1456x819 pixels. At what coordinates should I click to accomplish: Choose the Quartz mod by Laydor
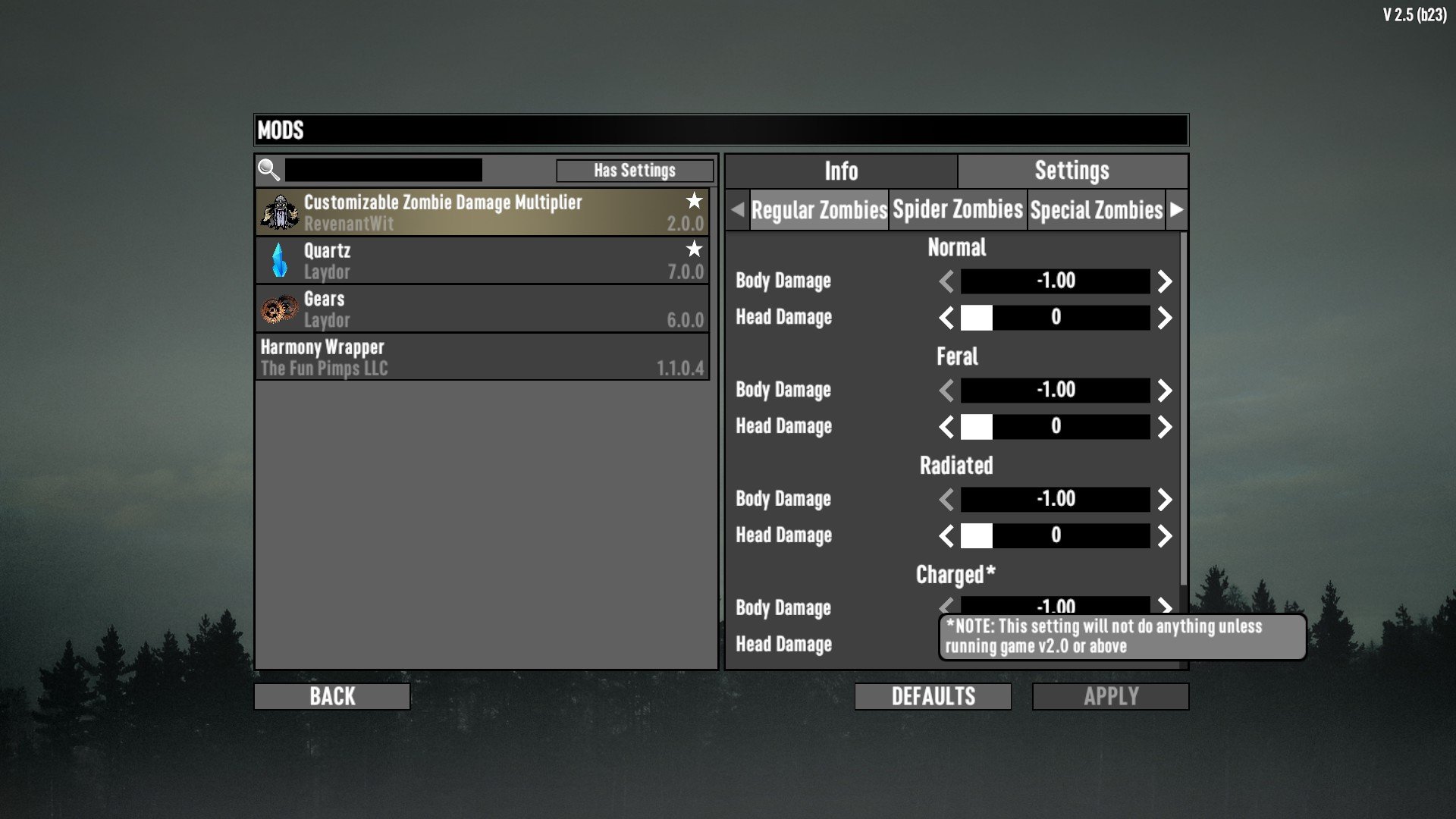(482, 261)
